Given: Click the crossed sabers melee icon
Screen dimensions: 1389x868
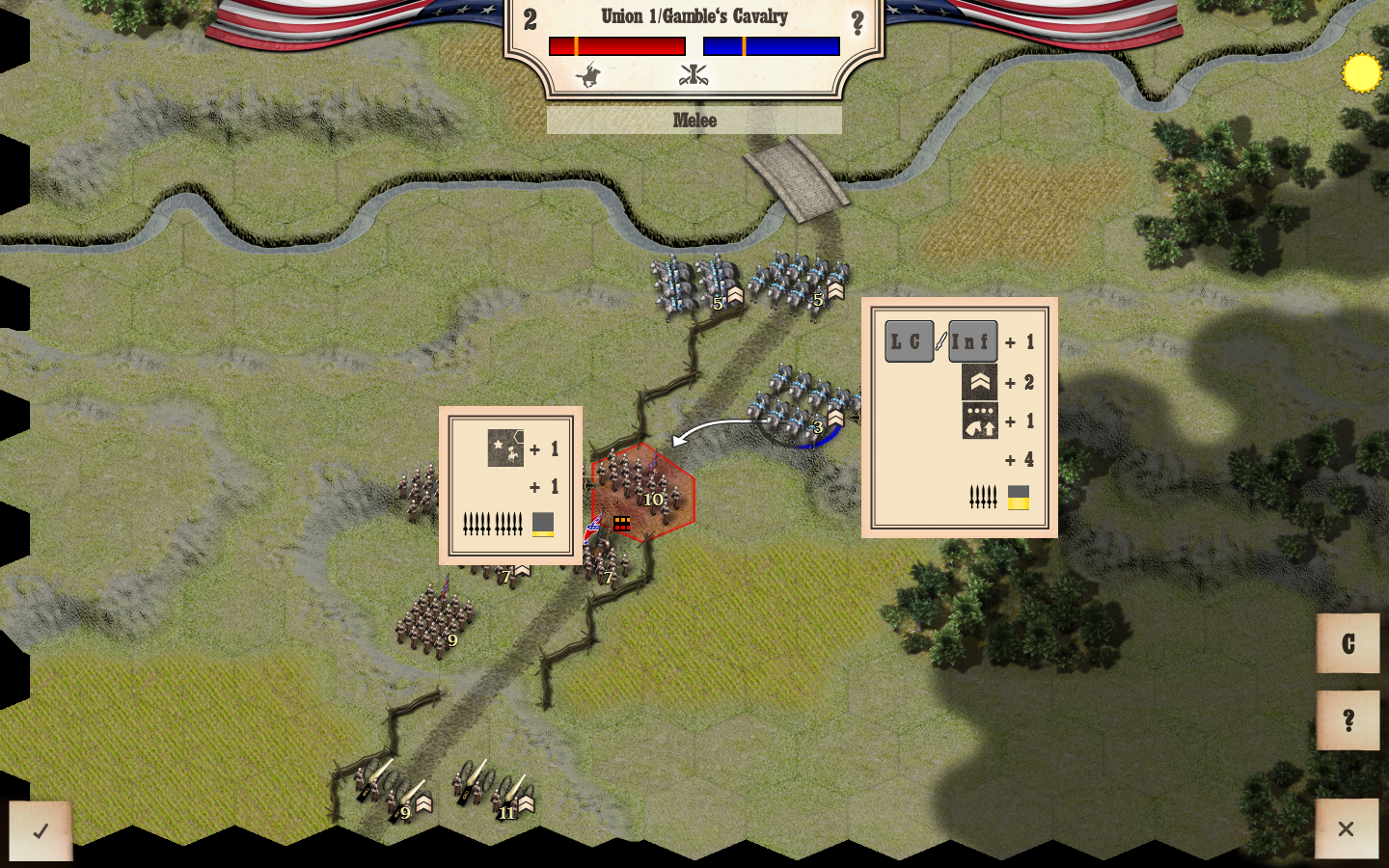Looking at the screenshot, I should (x=694, y=74).
